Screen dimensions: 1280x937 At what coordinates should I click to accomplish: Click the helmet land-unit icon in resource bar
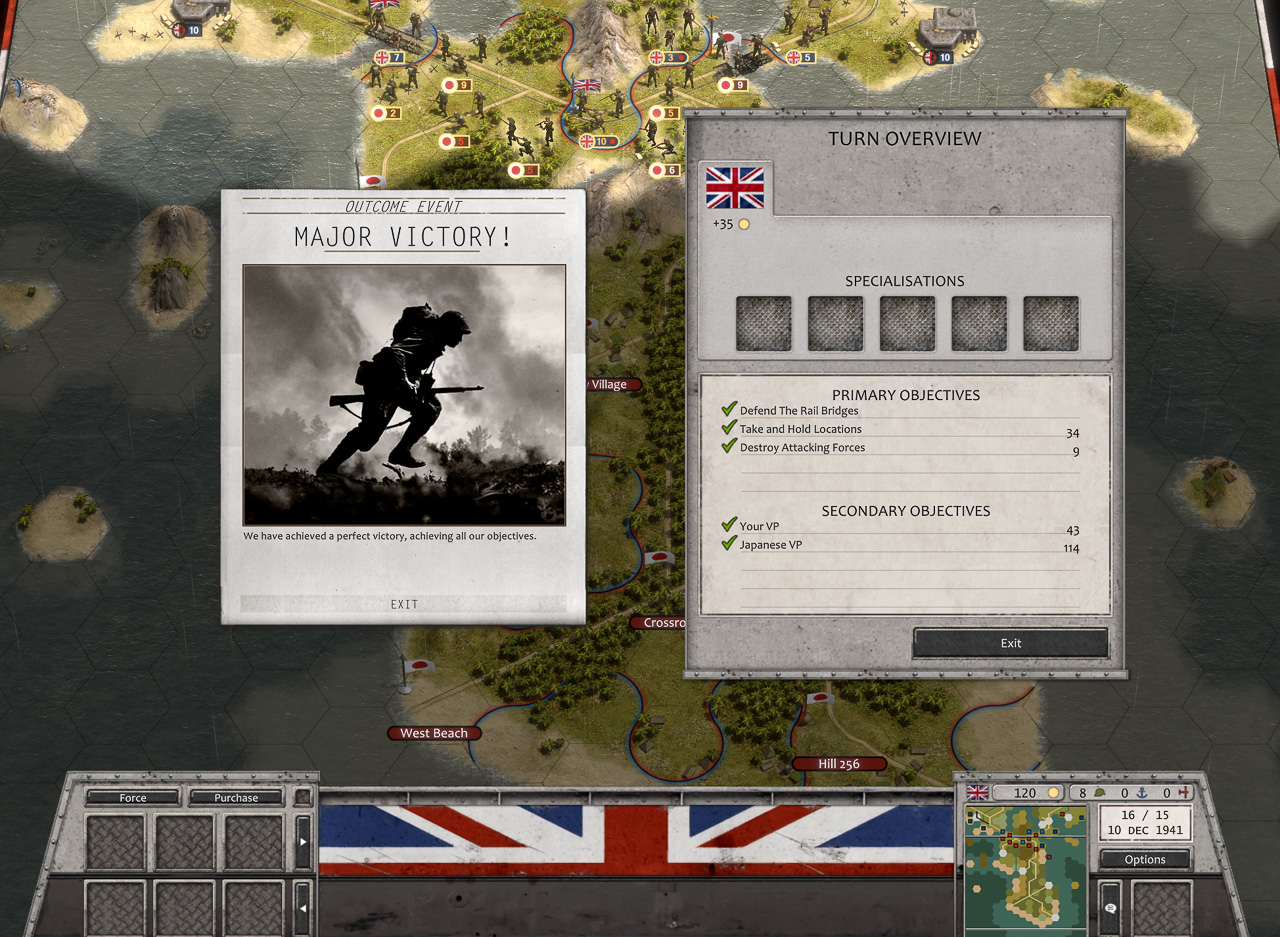[1100, 791]
